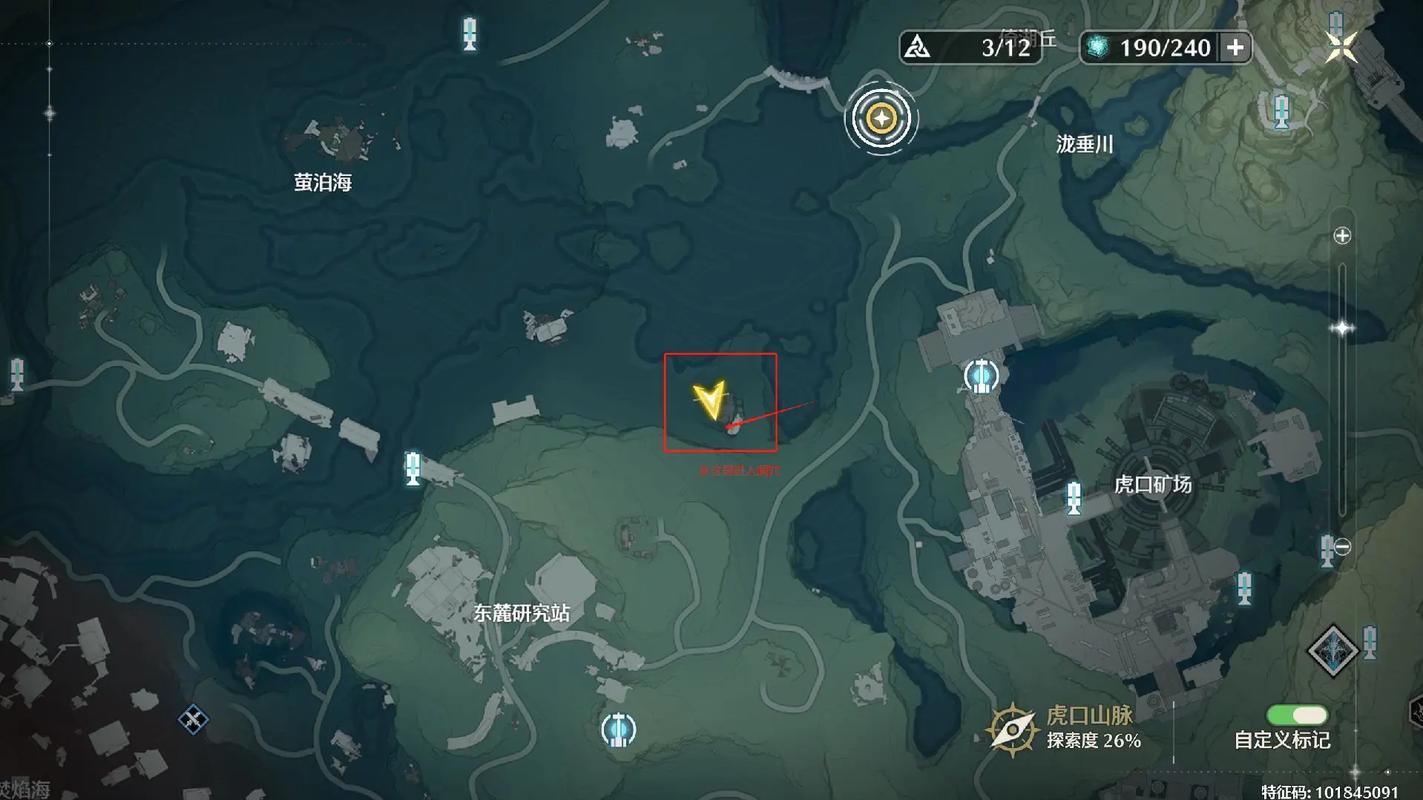Select the teleport beacon below 泷垂川
This screenshot has height=800, width=1423.
[1281, 110]
